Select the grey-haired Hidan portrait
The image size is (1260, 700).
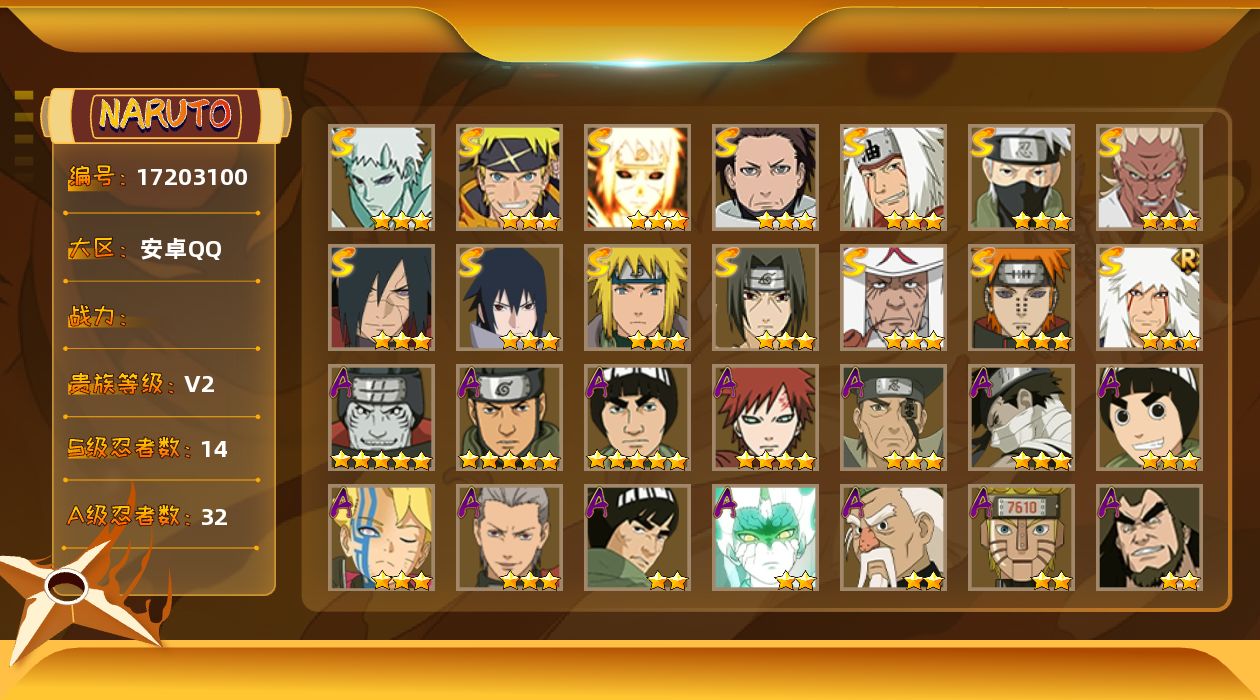[x=509, y=538]
